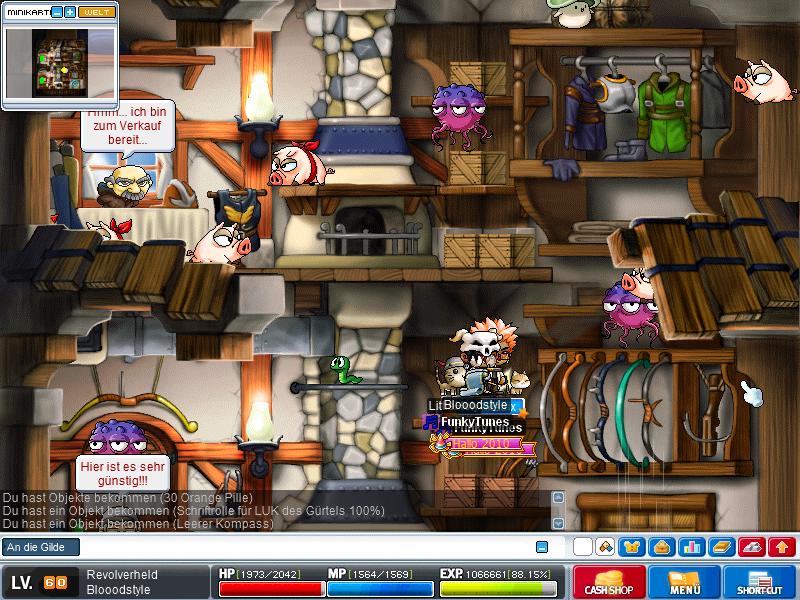Click the chat text input field
Screen dimensions: 800x600
300,547
